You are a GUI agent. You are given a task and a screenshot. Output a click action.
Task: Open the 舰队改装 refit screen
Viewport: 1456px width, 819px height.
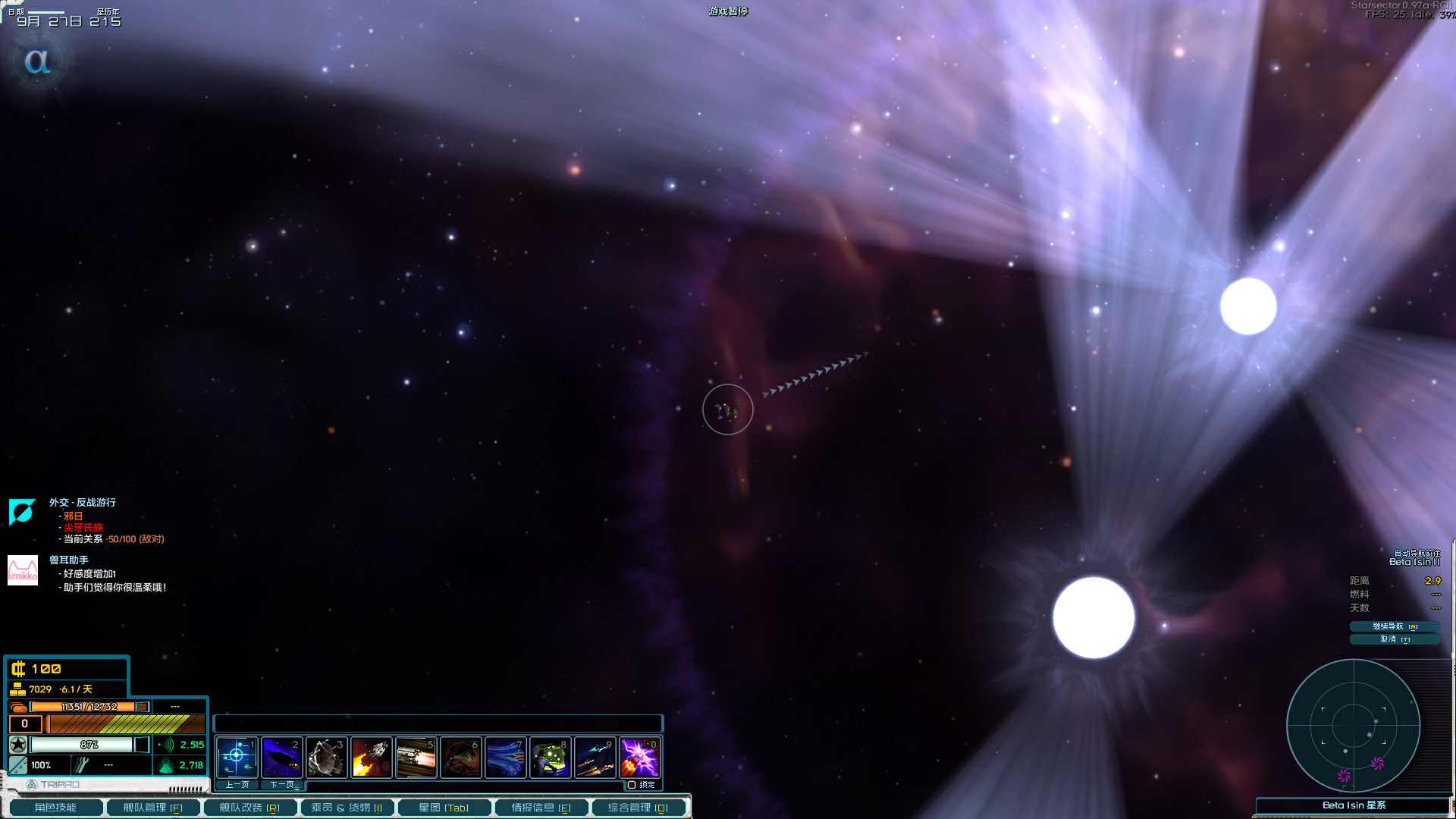click(249, 808)
